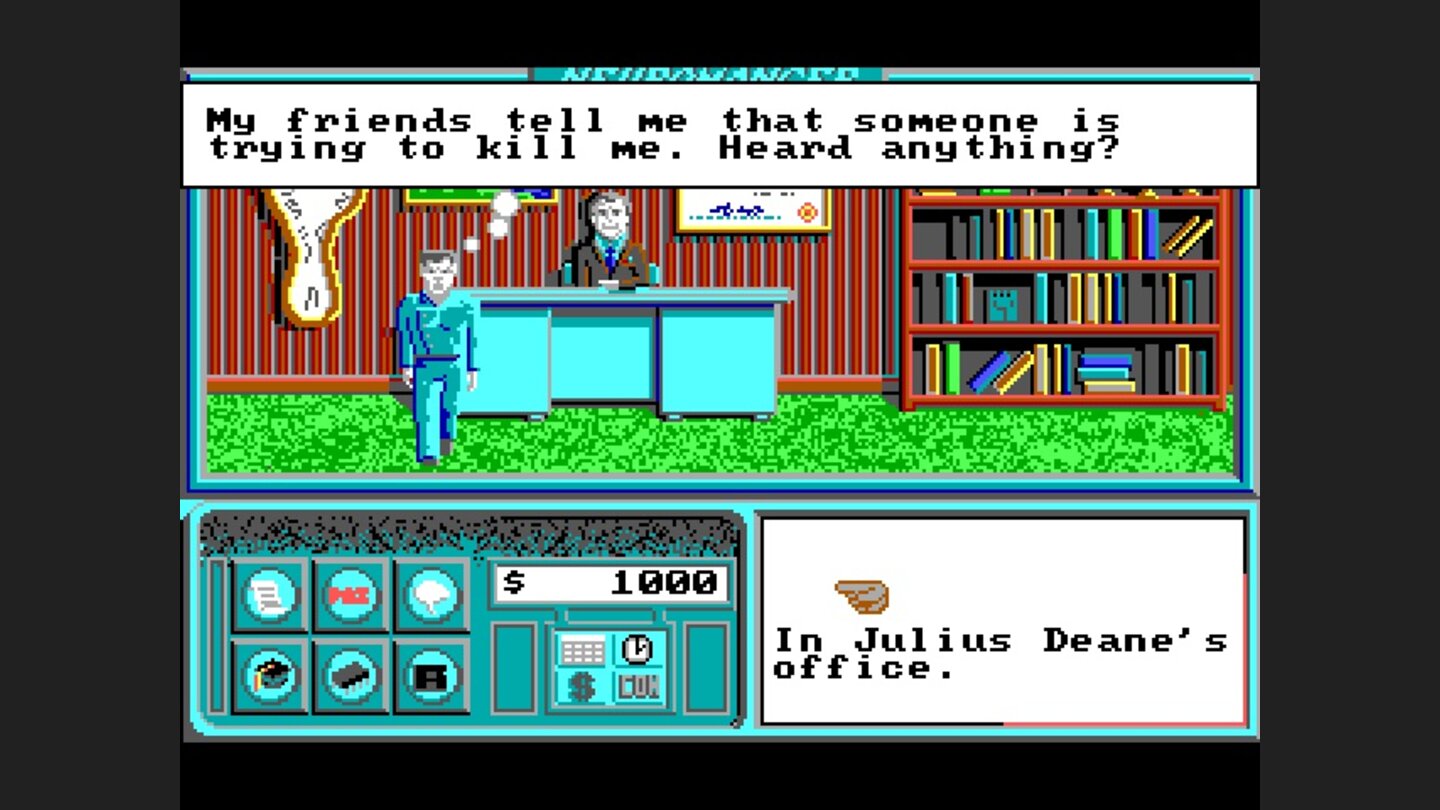Access the red PAX terminal icon
This screenshot has height=810, width=1440.
[349, 597]
